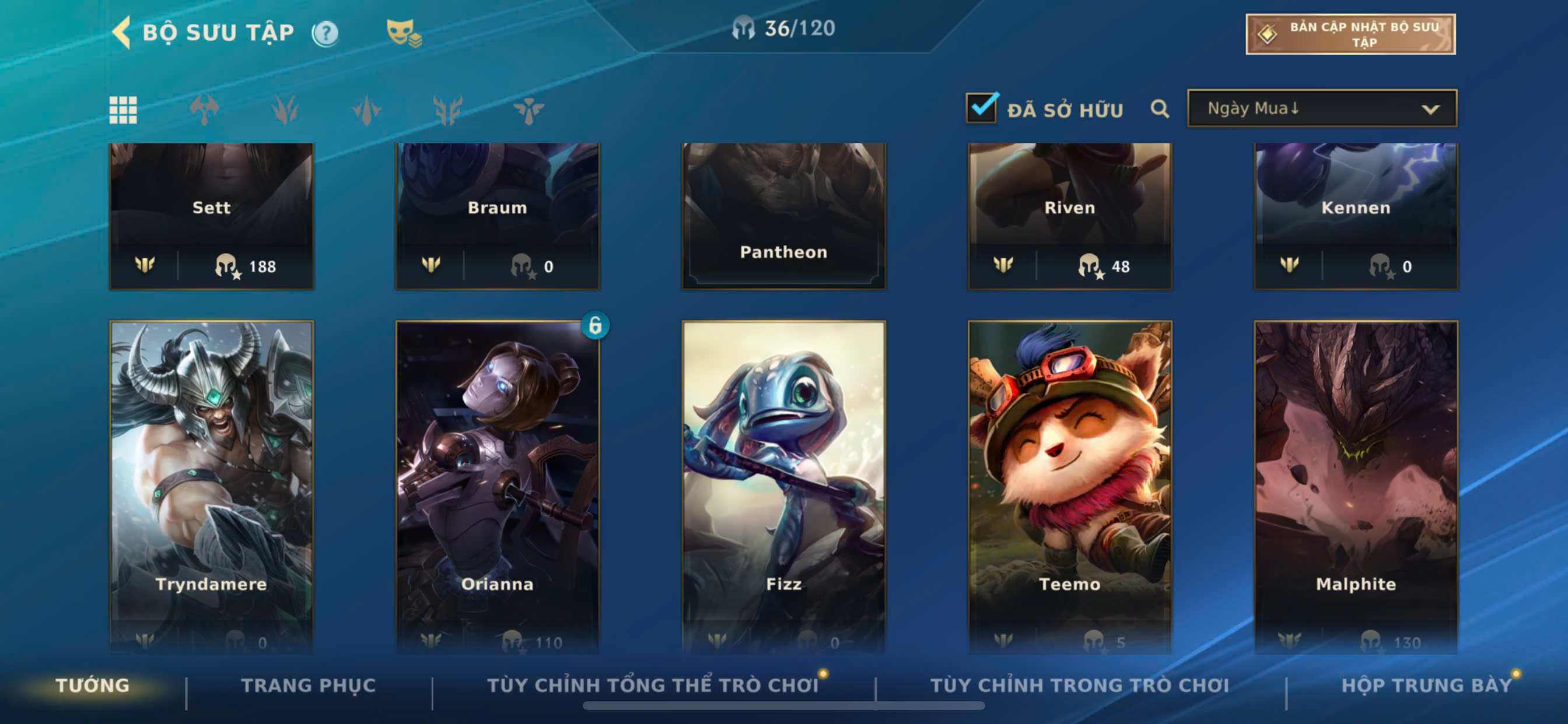The width and height of the screenshot is (1568, 724).
Task: Go back from Bộ Sưu Tập screen
Action: point(123,31)
